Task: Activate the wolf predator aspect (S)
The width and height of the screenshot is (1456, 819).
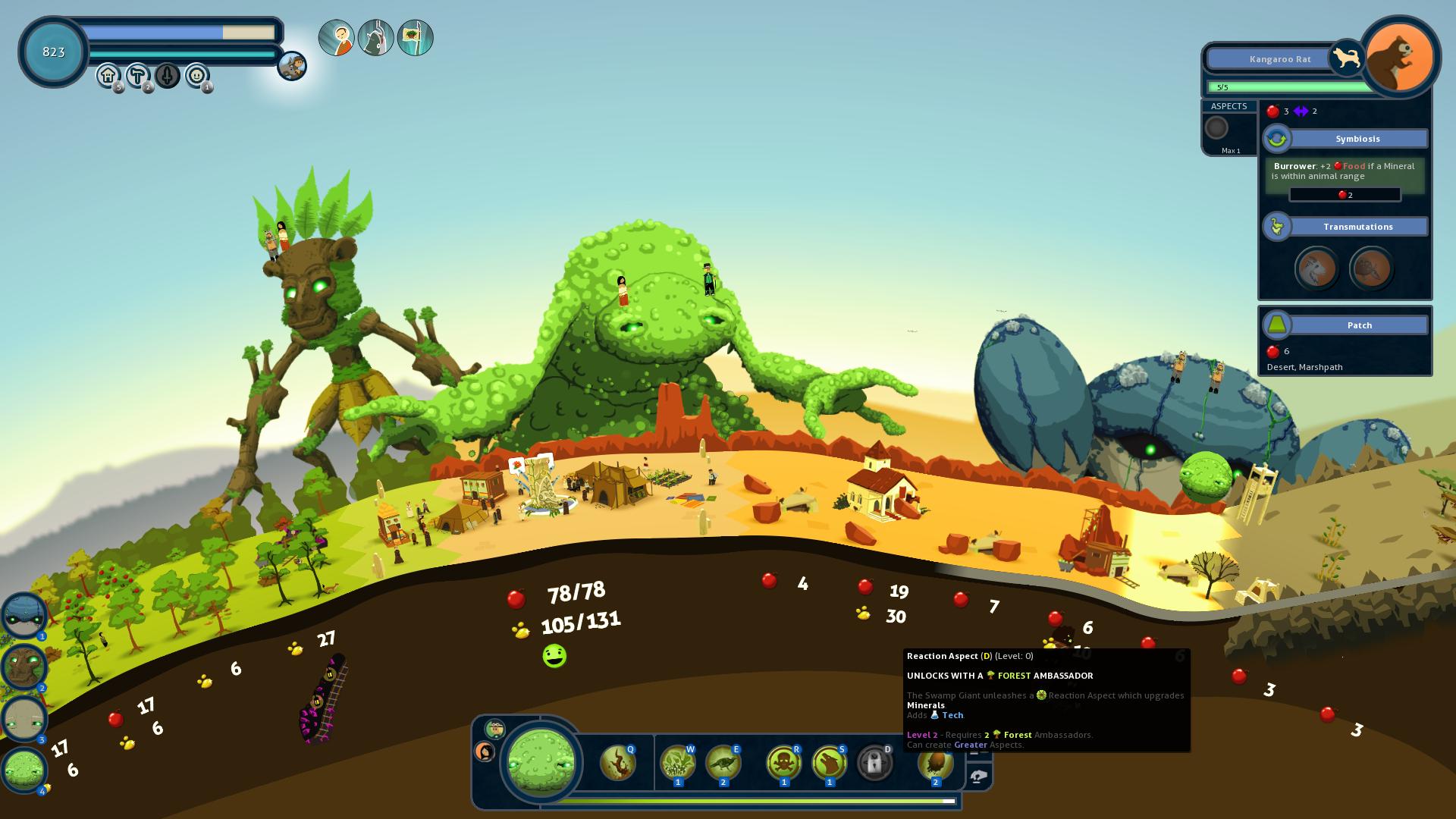Action: click(x=829, y=763)
